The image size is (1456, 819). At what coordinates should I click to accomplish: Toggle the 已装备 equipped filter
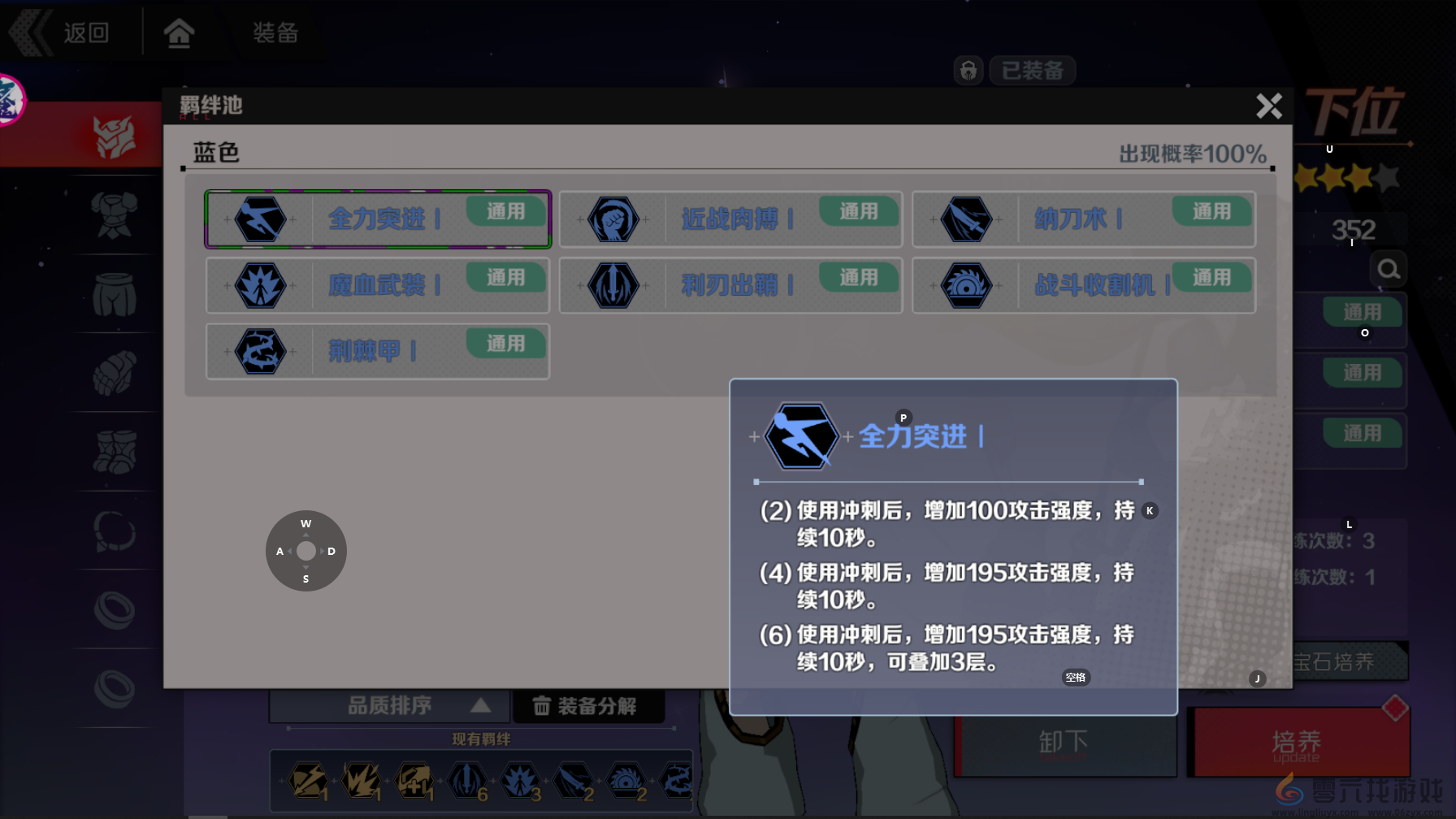coord(1032,71)
